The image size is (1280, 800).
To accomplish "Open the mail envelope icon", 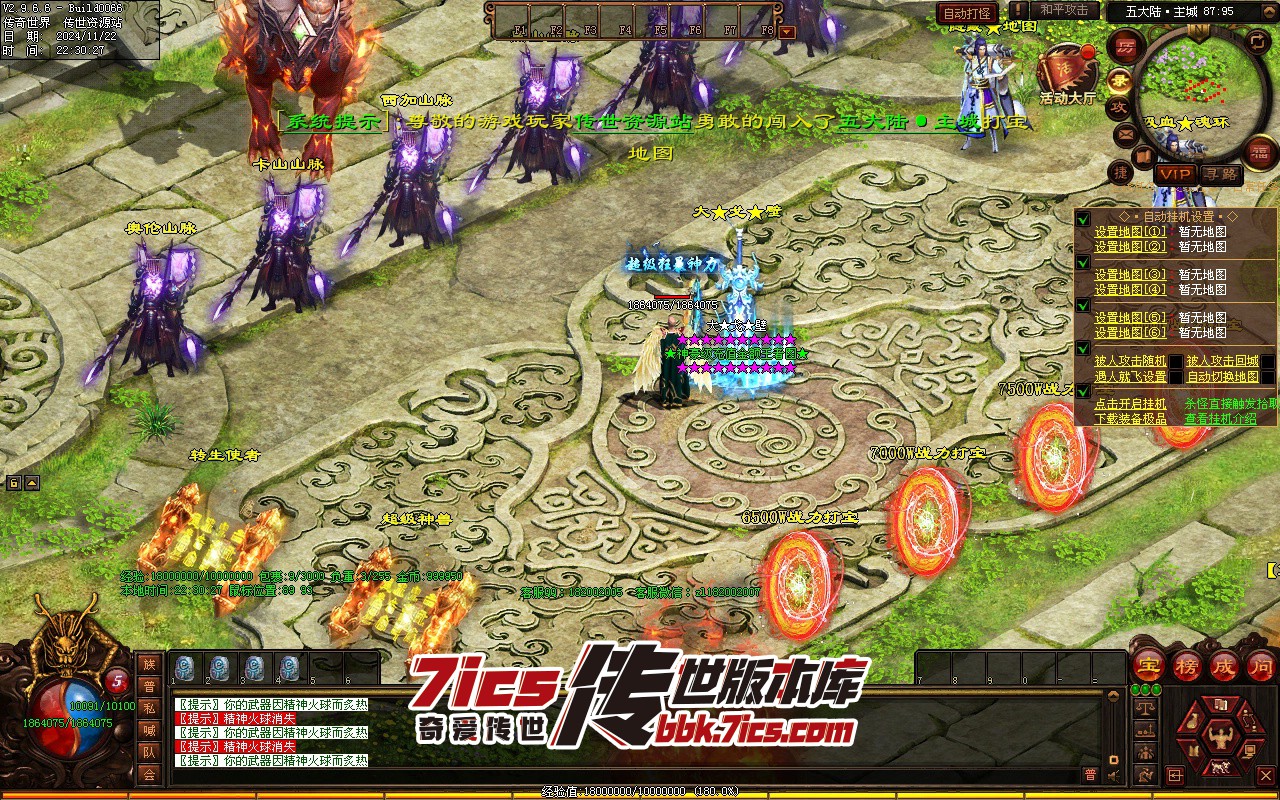I will click(x=1126, y=133).
